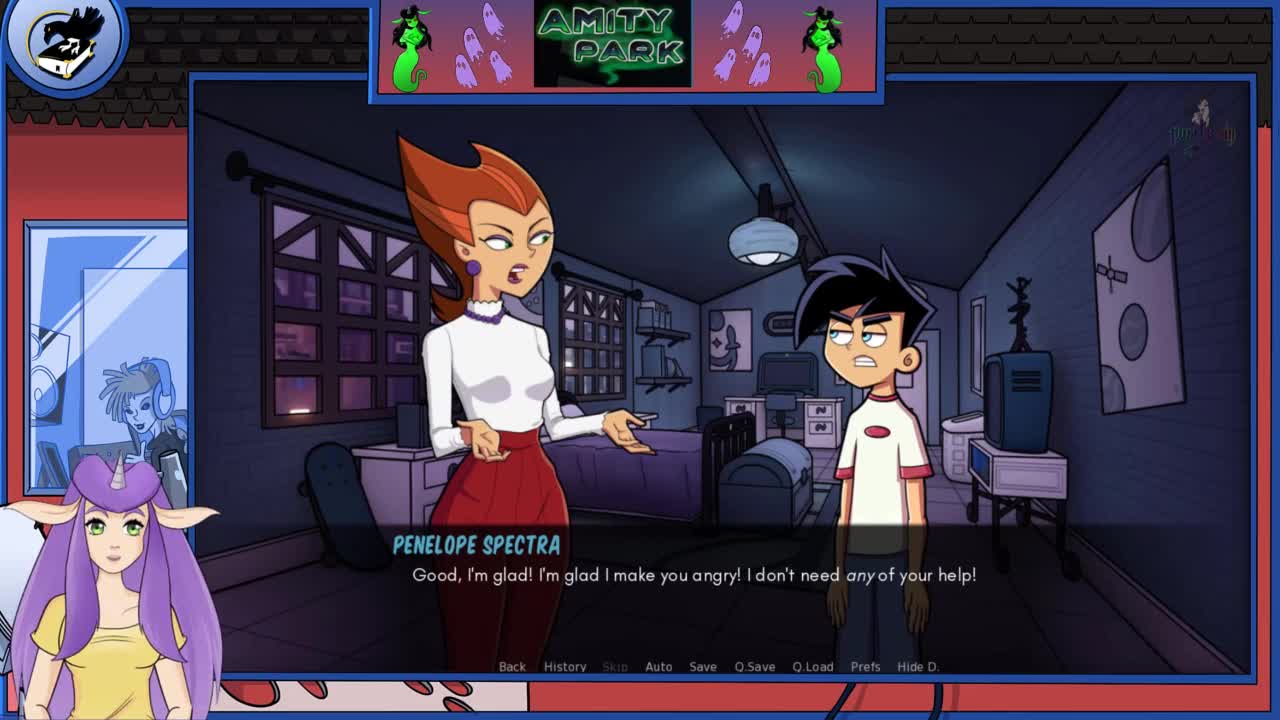Advance the Penelope Spectra dialogue text
1280x720 pixels.
[694, 575]
